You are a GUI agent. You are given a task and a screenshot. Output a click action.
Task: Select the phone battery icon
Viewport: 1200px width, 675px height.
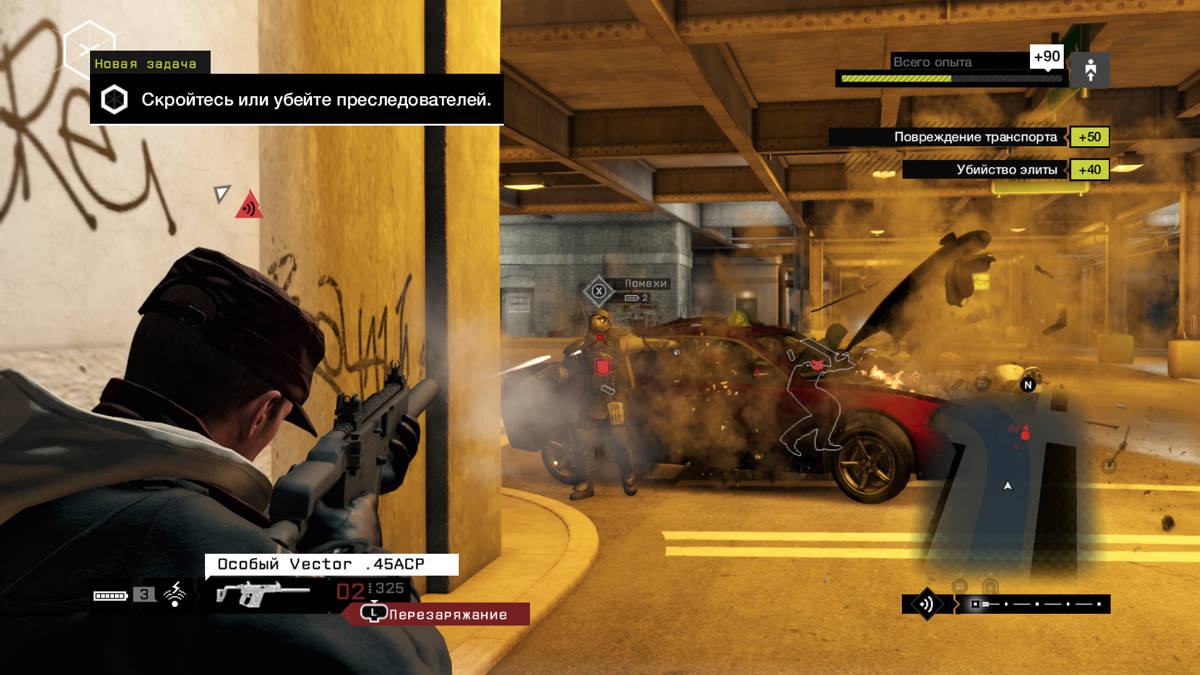pos(111,595)
